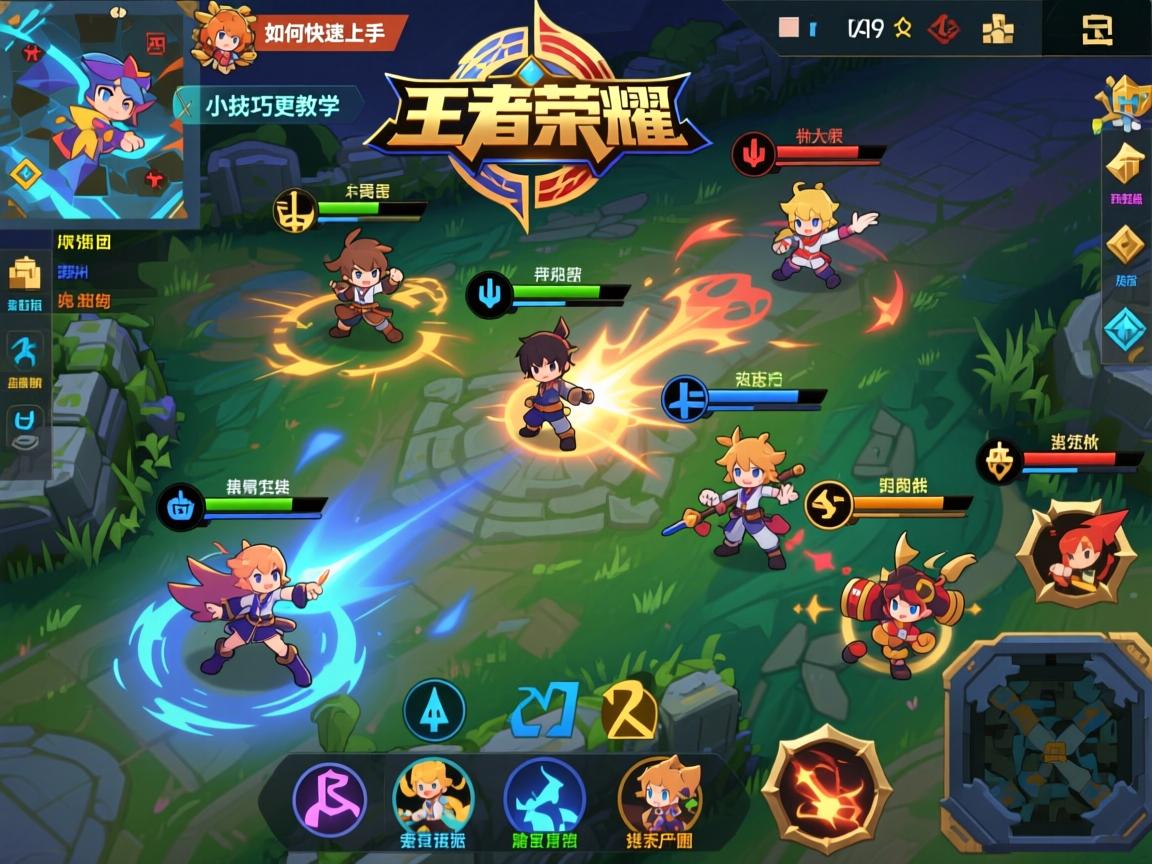
Task: Activate the purple rune skill icon
Action: click(329, 799)
